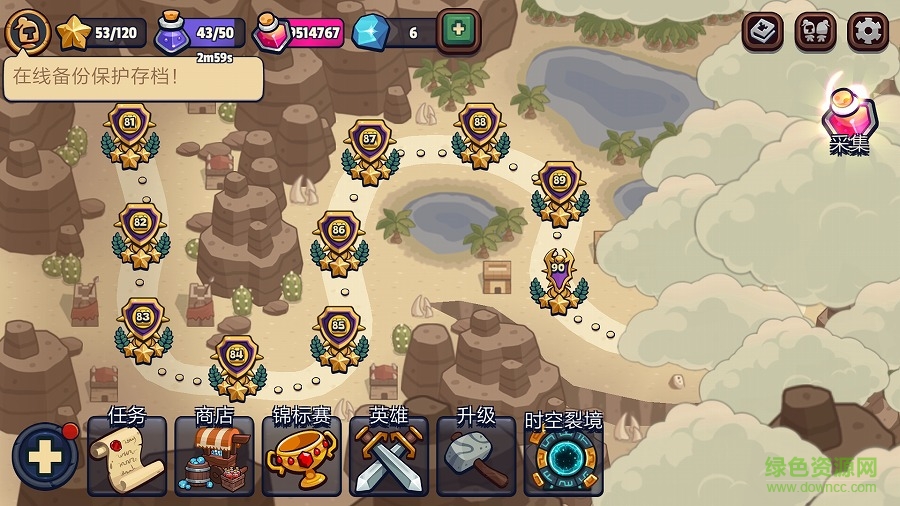Start level 90 boss stage
The height and width of the screenshot is (506, 900).
(x=558, y=277)
